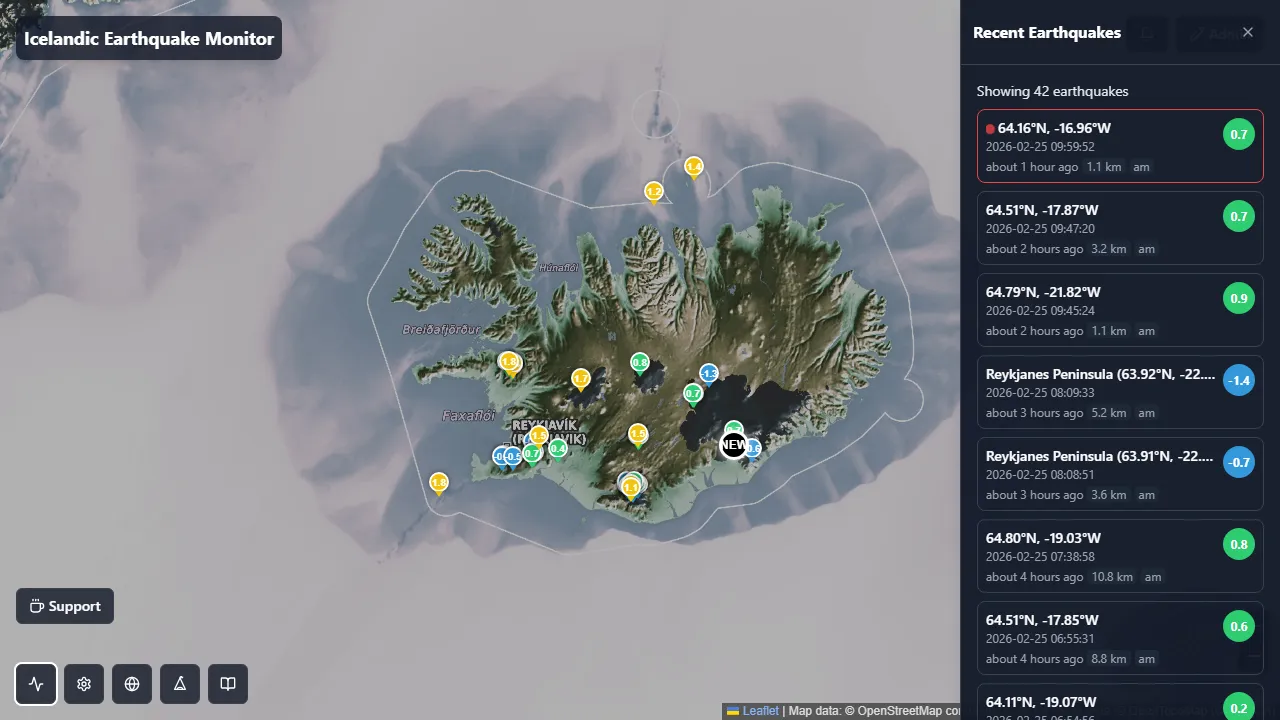Open the OpenStreetMap attribution link
This screenshot has height=720, width=1280.
[897, 710]
